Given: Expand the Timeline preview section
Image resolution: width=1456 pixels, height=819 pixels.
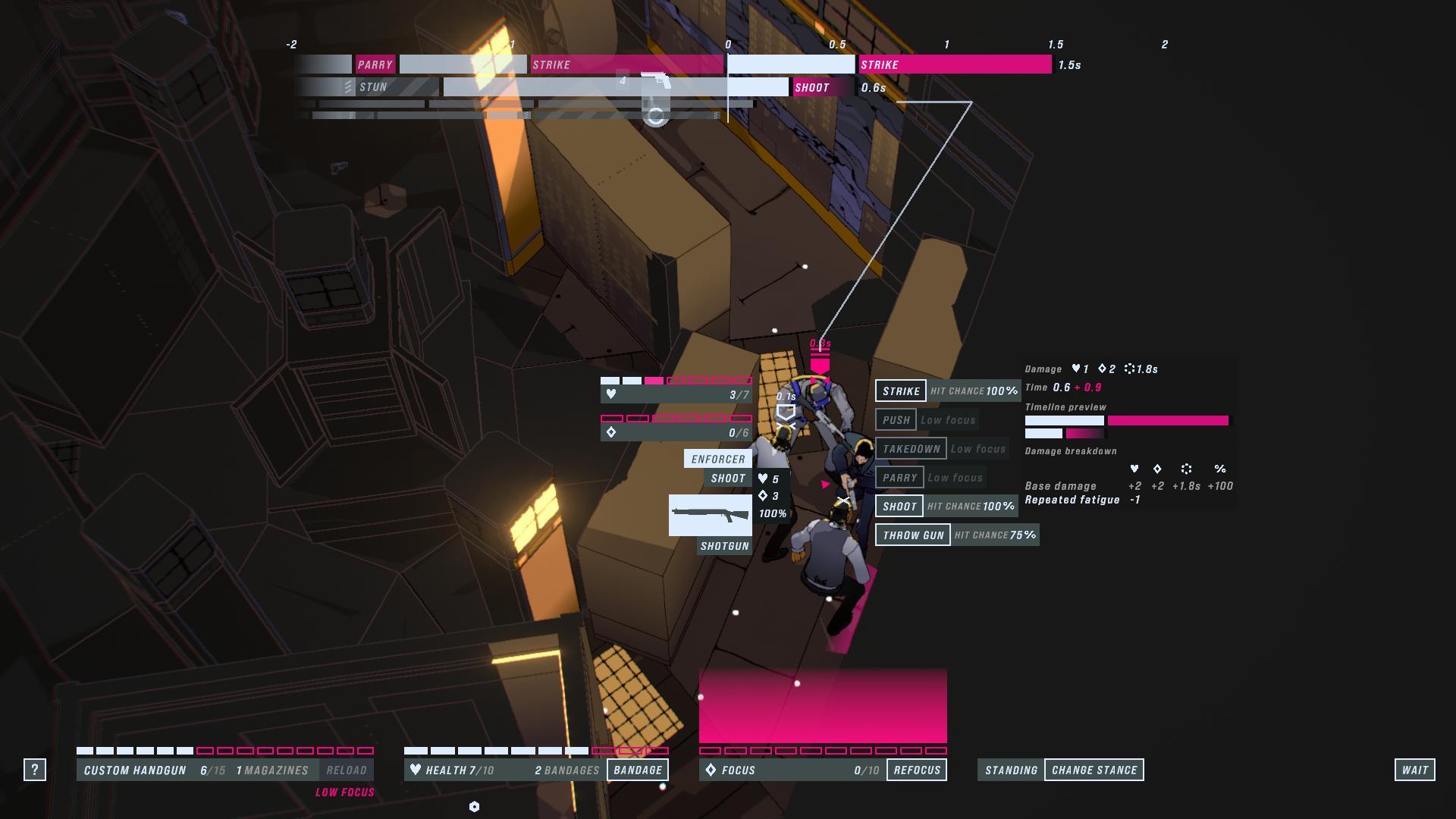Looking at the screenshot, I should point(1066,407).
